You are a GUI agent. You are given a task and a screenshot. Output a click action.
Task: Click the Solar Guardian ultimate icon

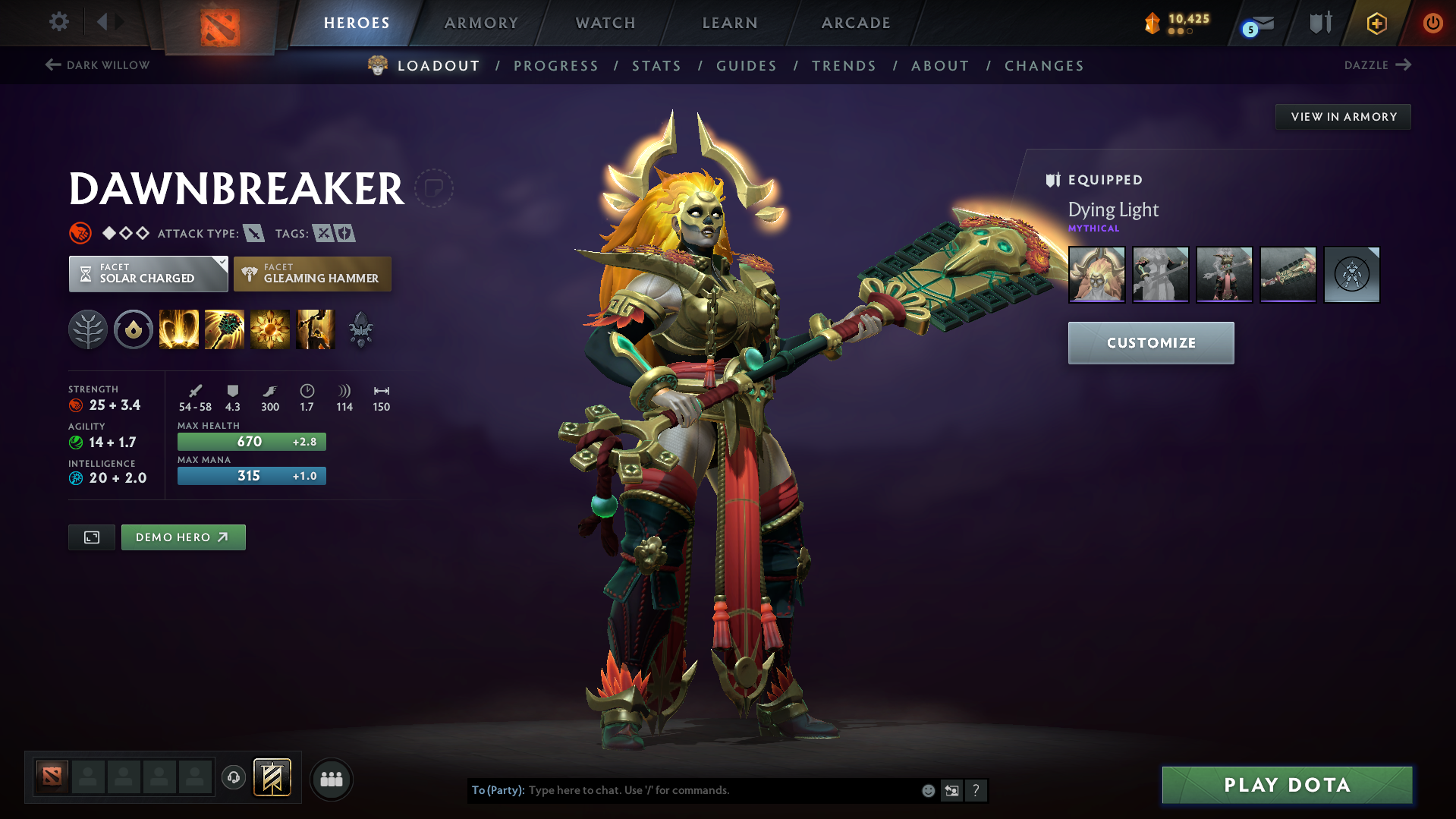pos(316,329)
